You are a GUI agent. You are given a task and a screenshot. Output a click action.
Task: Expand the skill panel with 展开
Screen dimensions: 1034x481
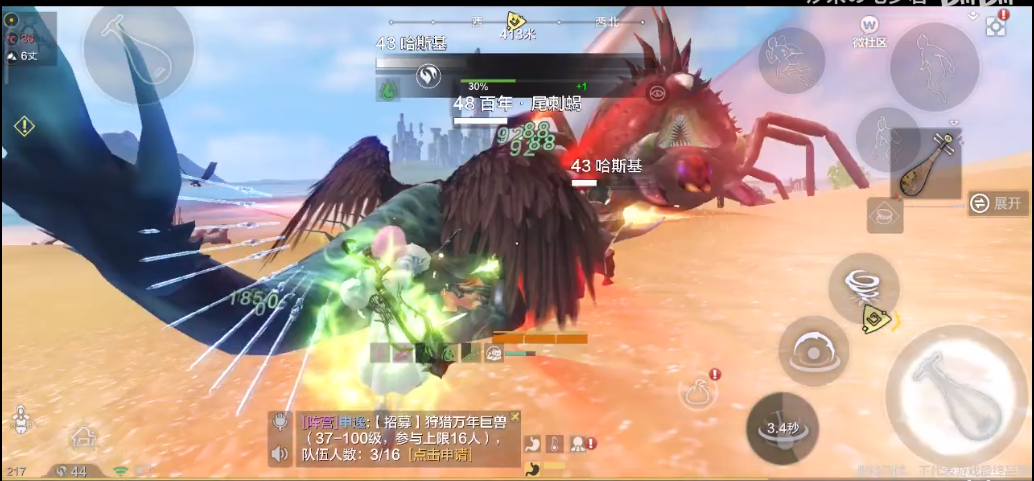997,203
